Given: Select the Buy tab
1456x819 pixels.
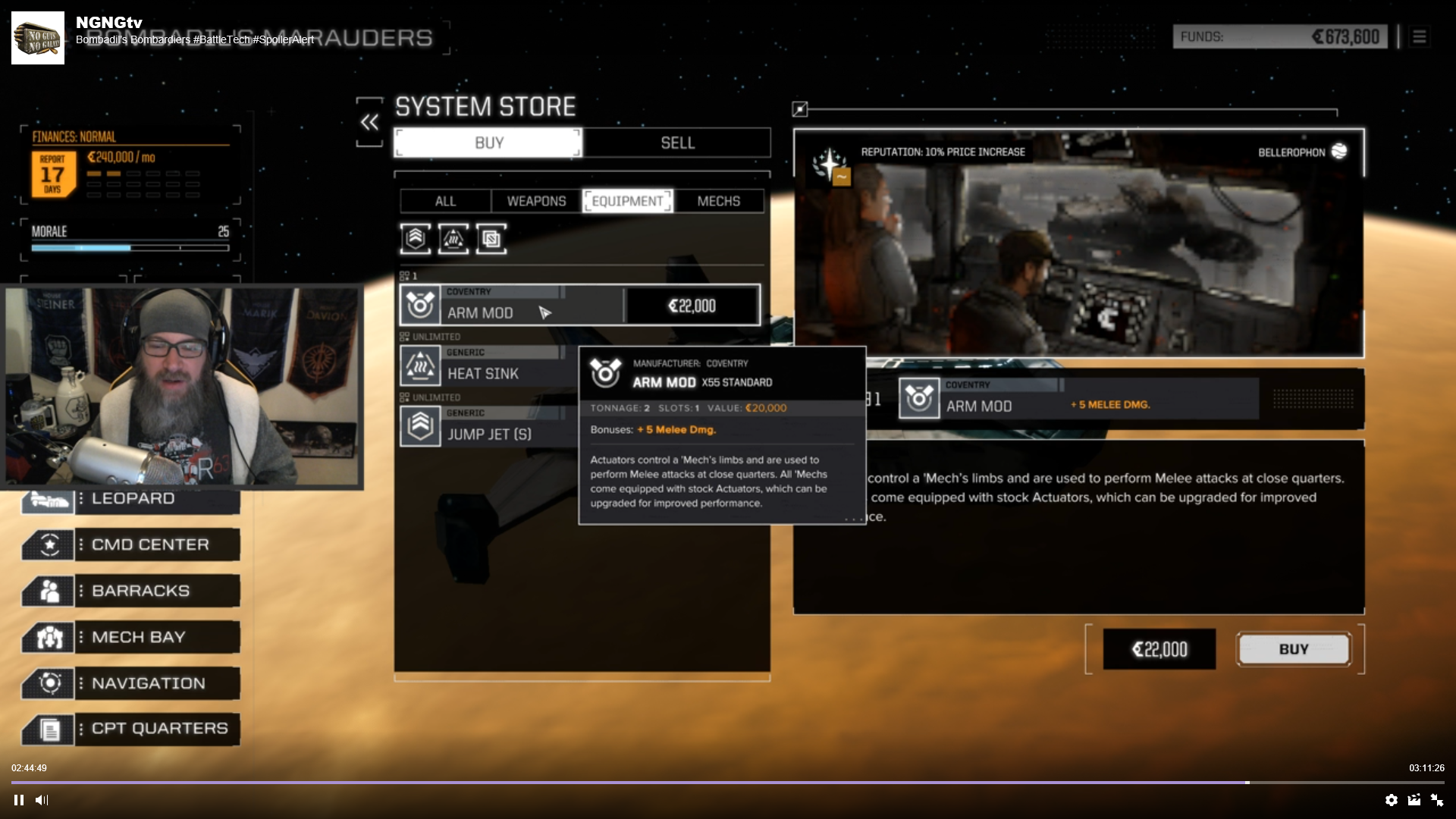Looking at the screenshot, I should click(488, 143).
